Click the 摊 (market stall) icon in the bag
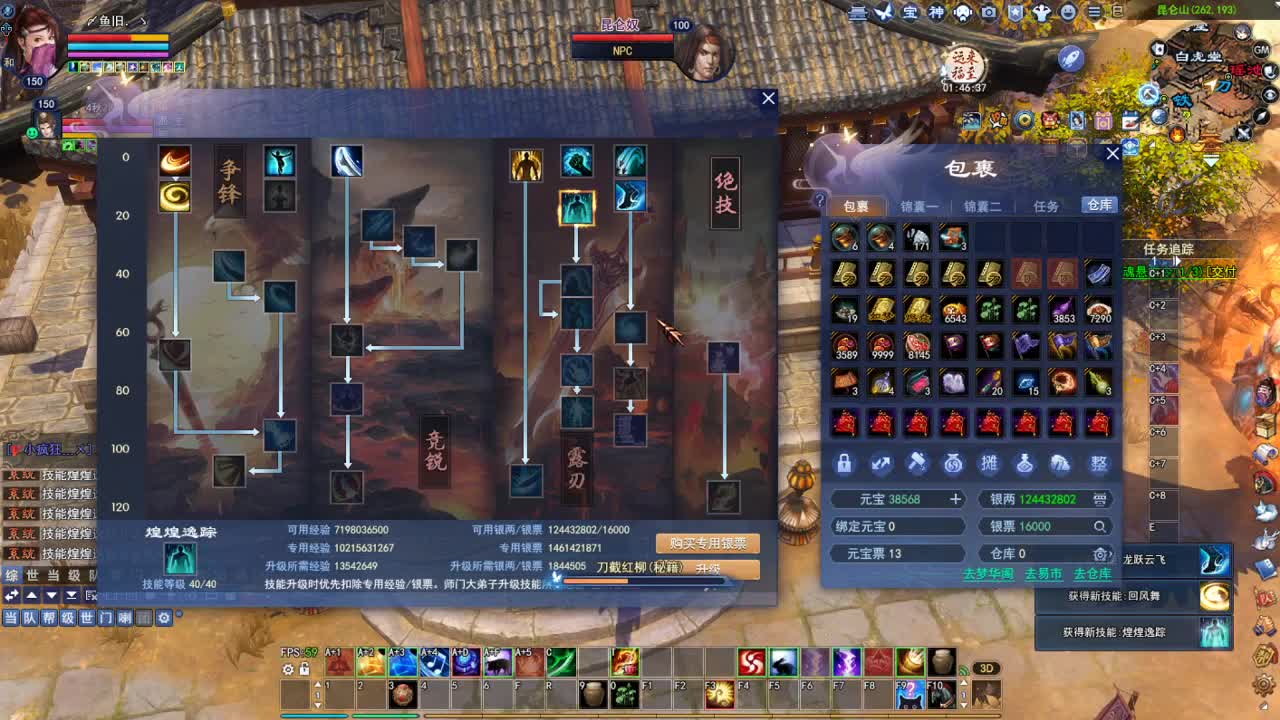This screenshot has height=720, width=1280. [x=990, y=463]
